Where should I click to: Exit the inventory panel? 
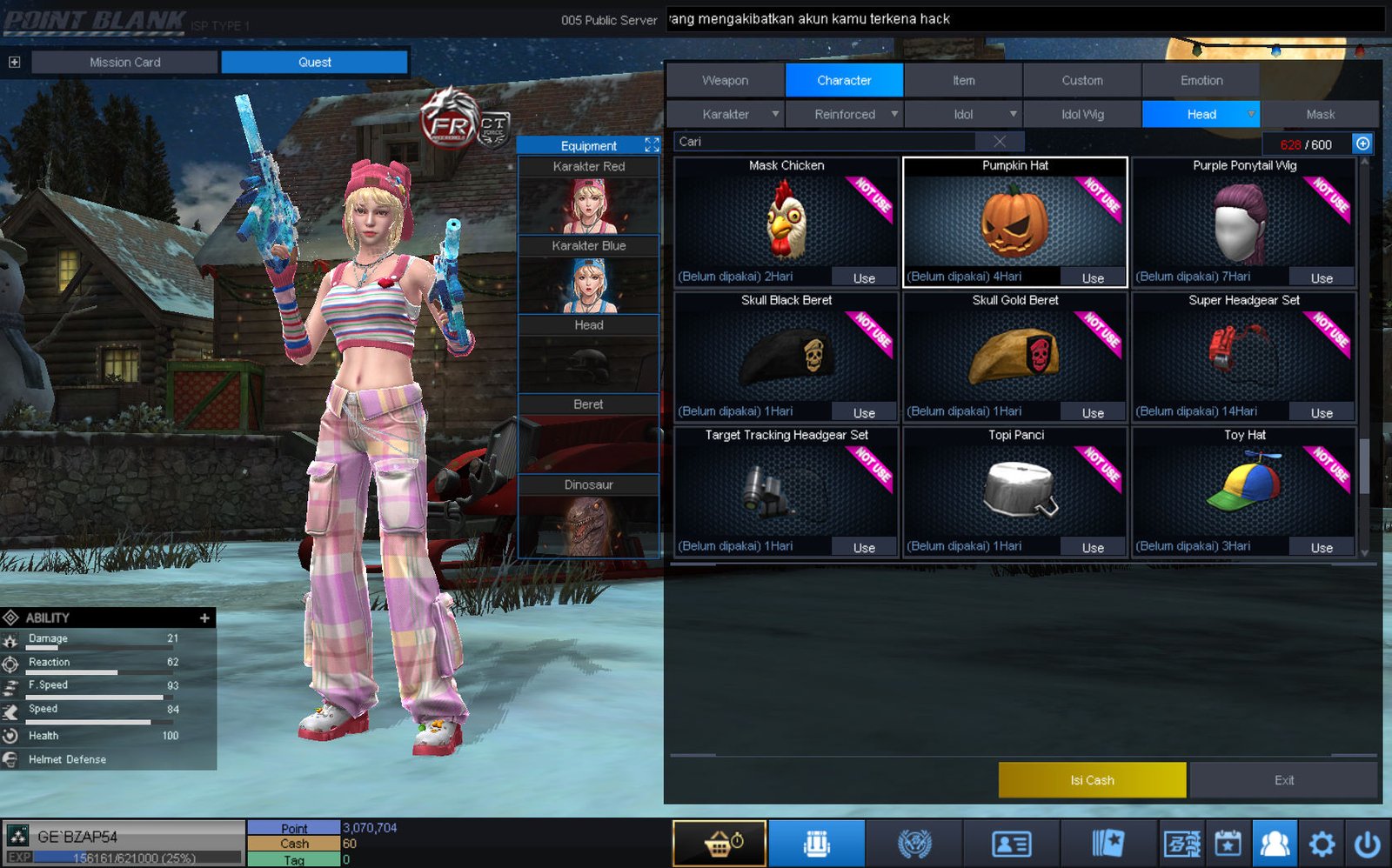point(1283,780)
